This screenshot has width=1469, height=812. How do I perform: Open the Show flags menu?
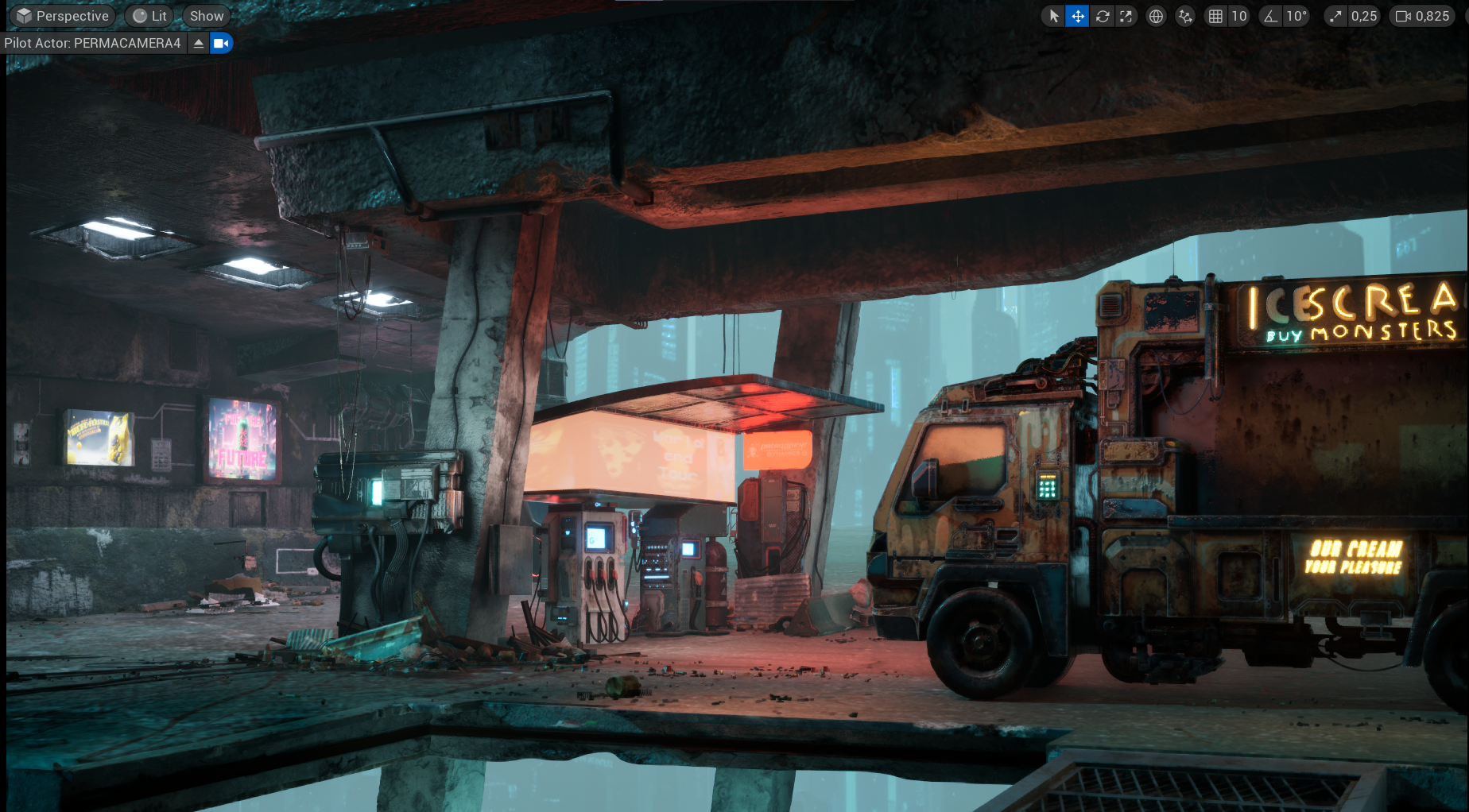[x=207, y=16]
